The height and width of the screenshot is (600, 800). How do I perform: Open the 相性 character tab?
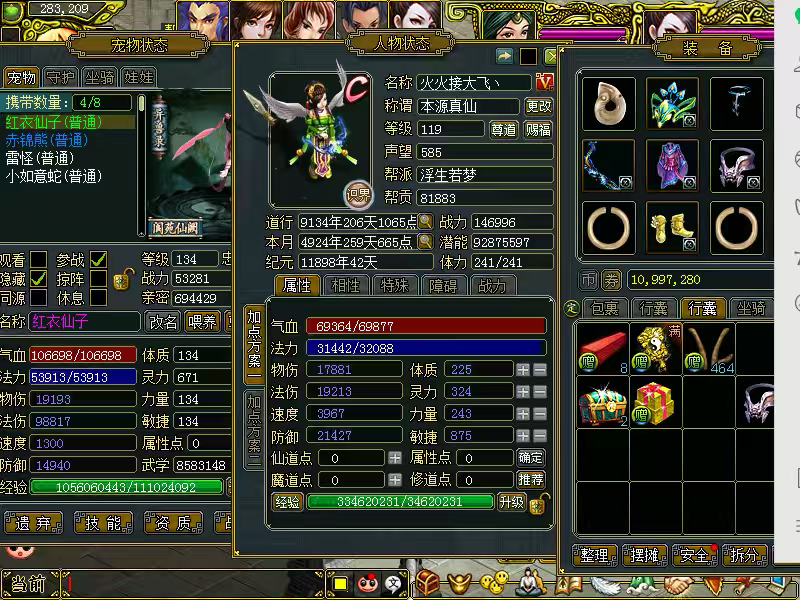[x=345, y=285]
